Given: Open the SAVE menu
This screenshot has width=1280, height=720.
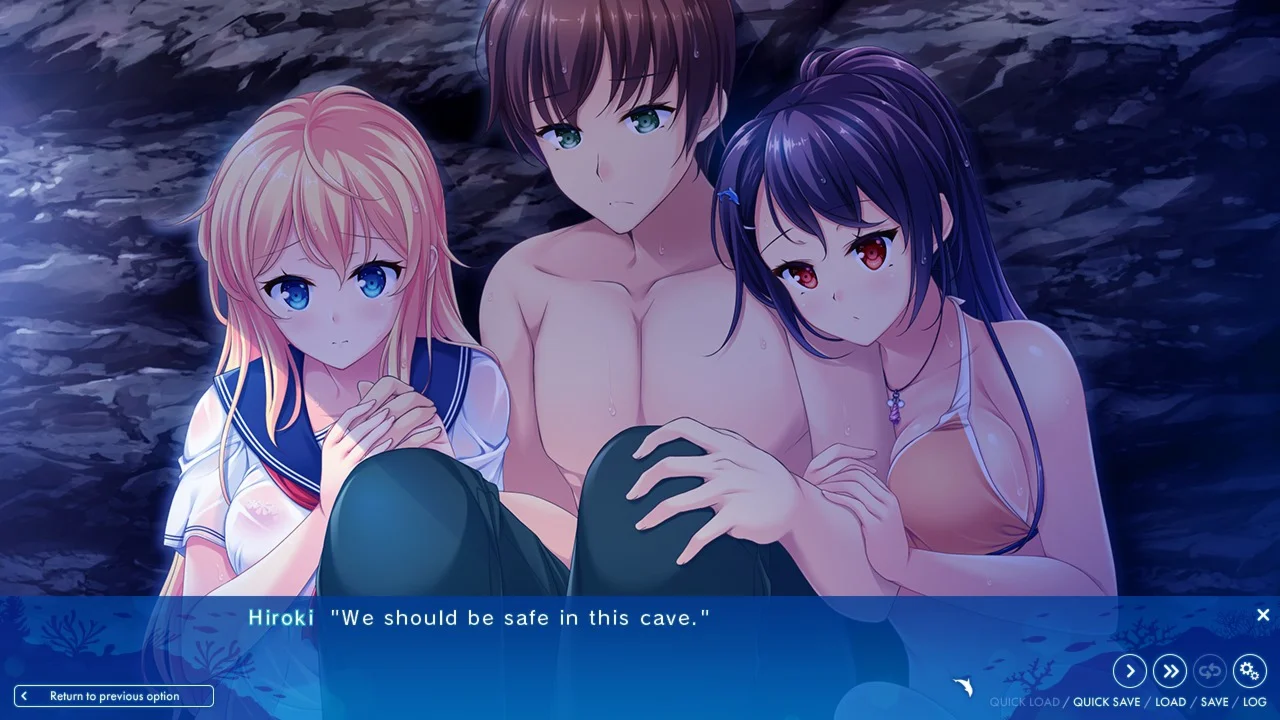Looking at the screenshot, I should [x=1214, y=702].
